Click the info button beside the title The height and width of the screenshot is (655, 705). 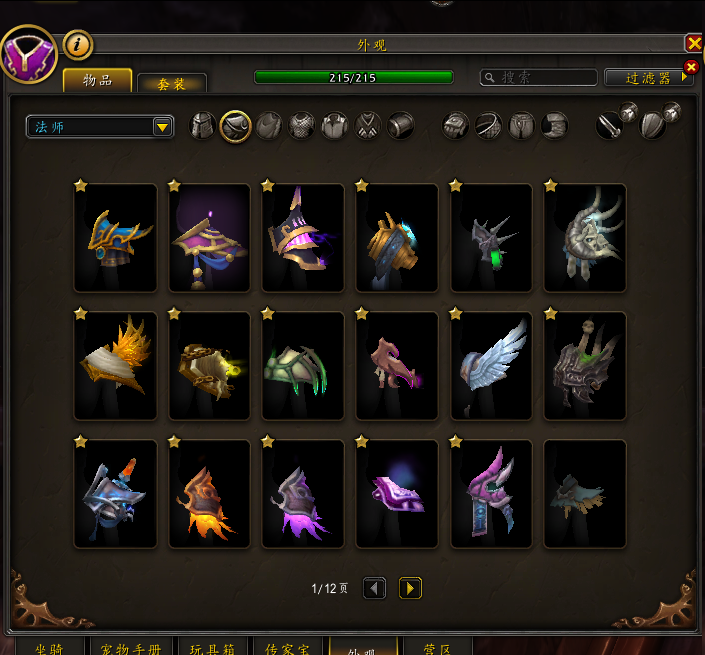pyautogui.click(x=78, y=44)
